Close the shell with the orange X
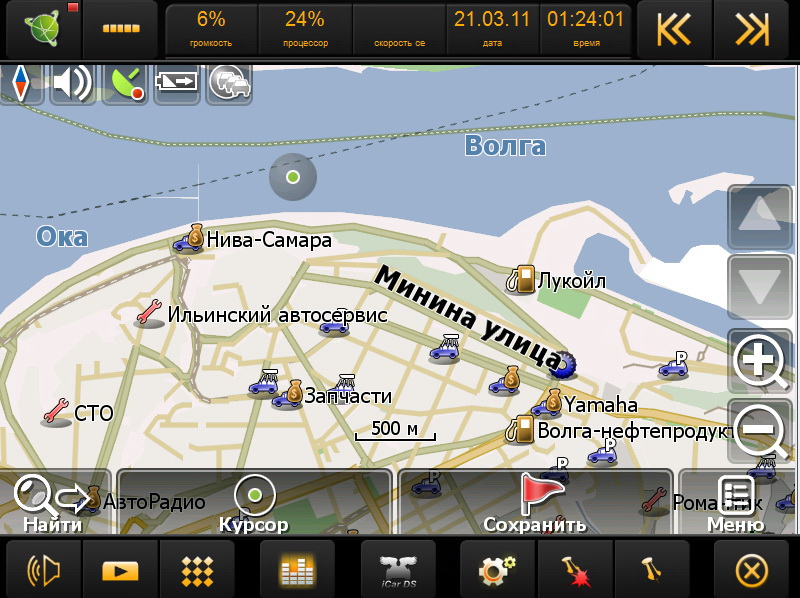The height and width of the screenshot is (598, 800). tap(752, 570)
